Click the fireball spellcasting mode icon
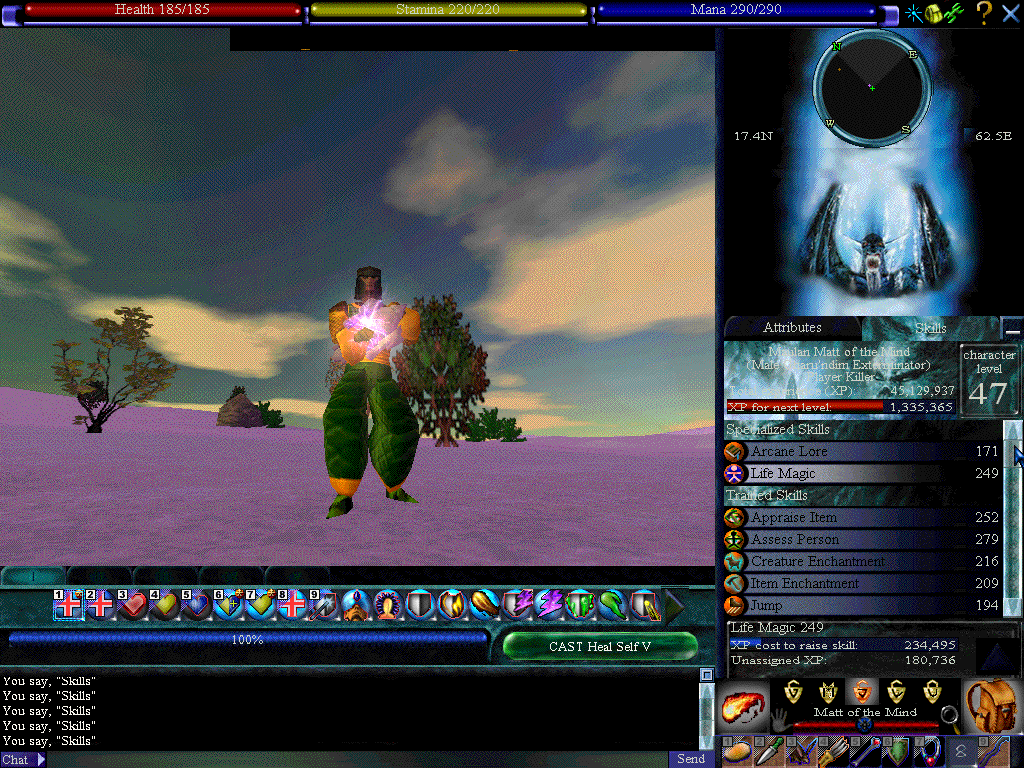 742,708
